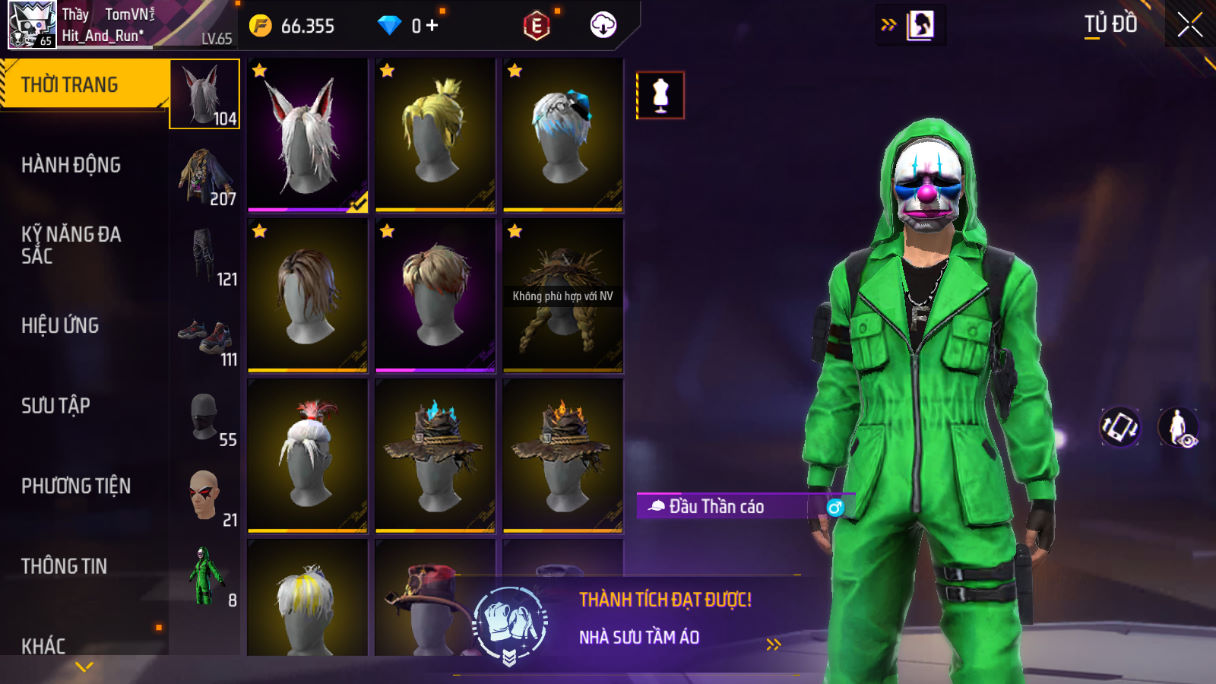Toggle character visibility eye icon
Image resolution: width=1216 pixels, height=684 pixels.
(1178, 427)
